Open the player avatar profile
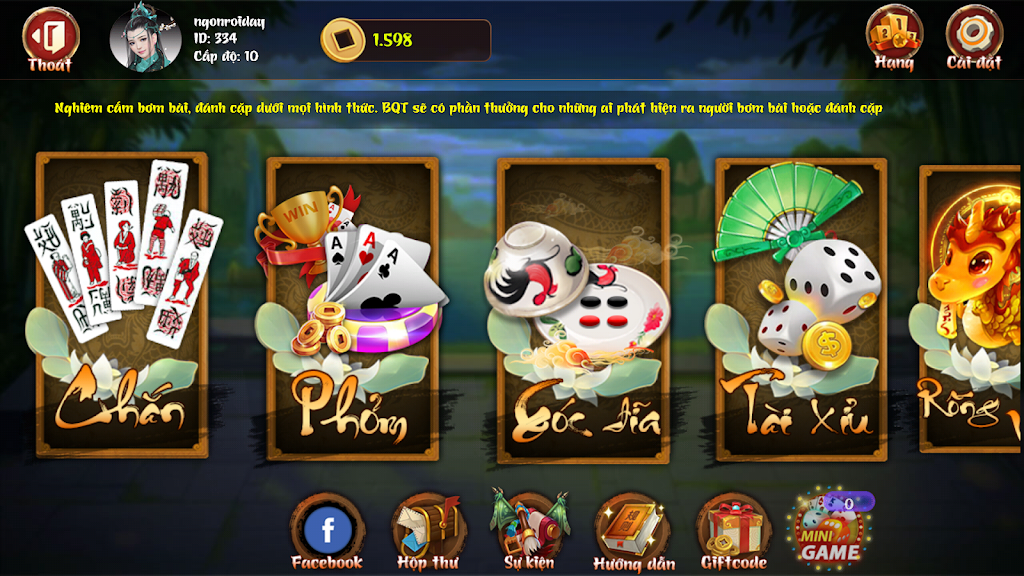1024x576 pixels. [x=145, y=39]
